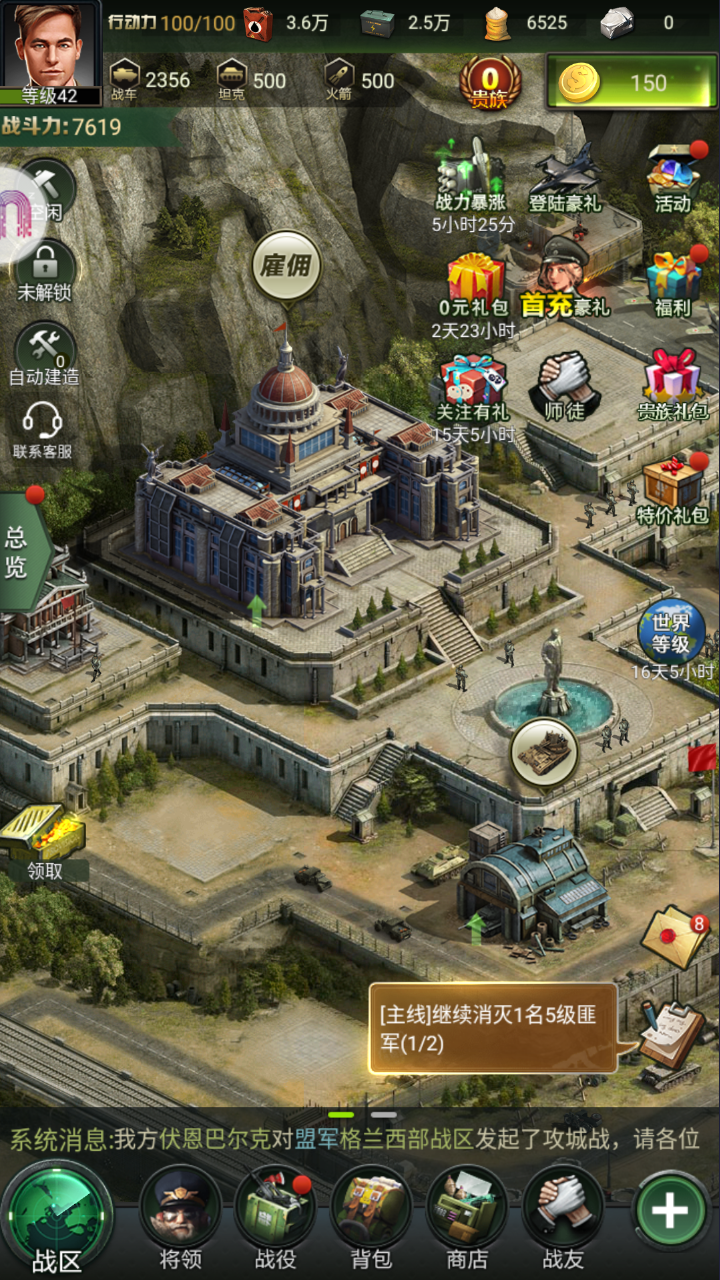Screen dimensions: 720x1280
Task: Open the 师徒 mentor handshake icon
Action: point(564,388)
